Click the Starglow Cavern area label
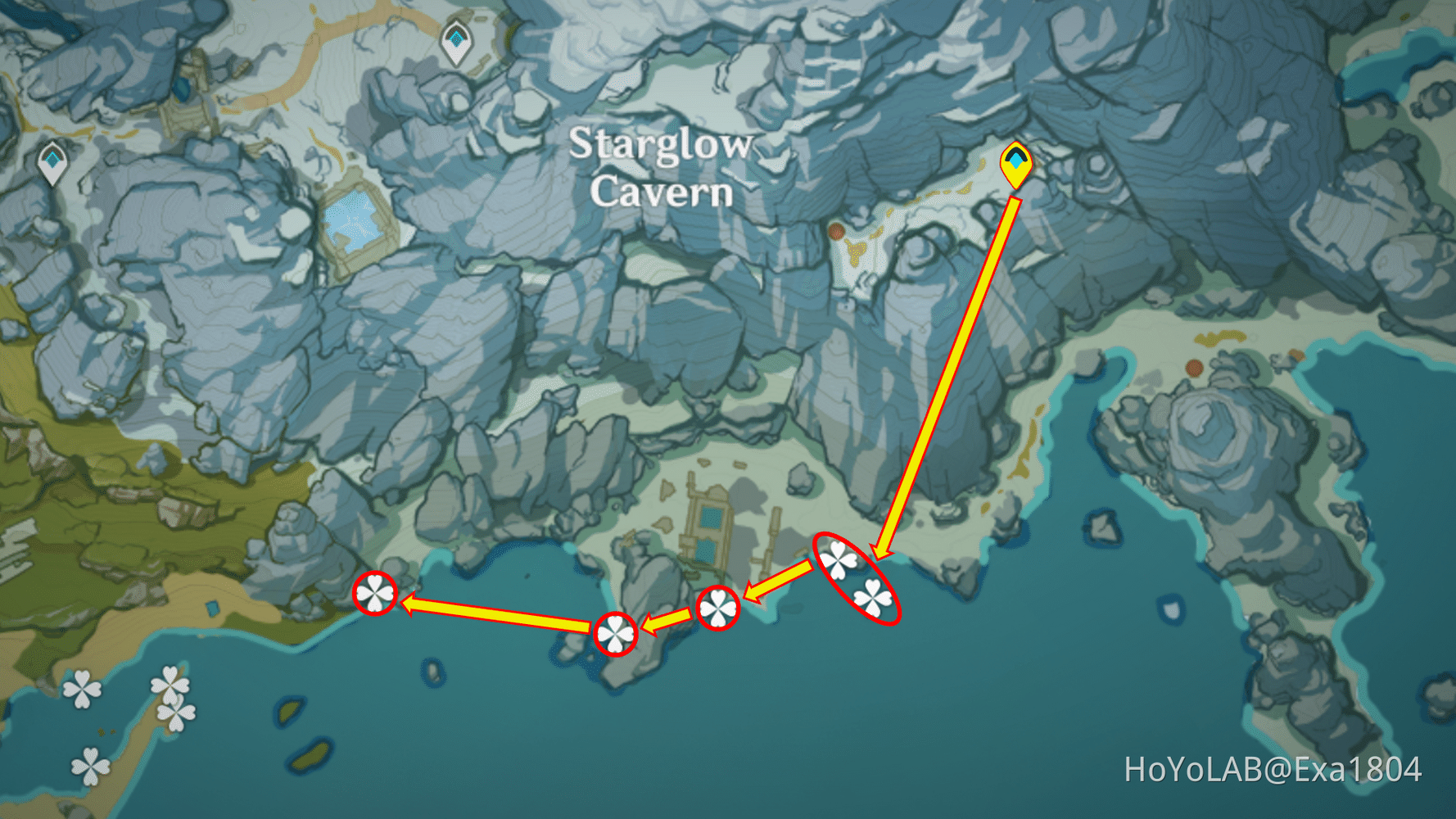Image resolution: width=1456 pixels, height=819 pixels. coord(662,168)
